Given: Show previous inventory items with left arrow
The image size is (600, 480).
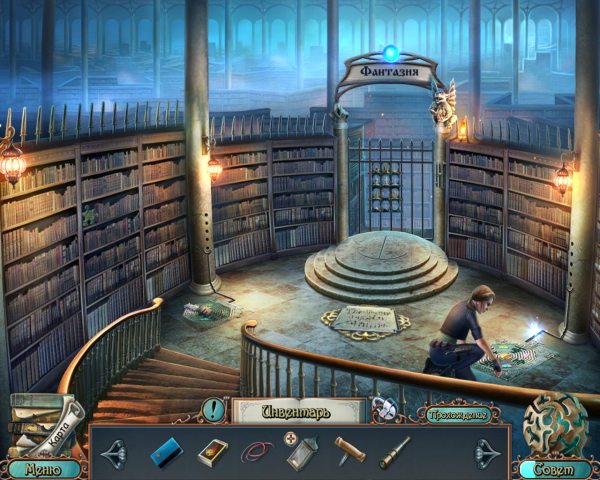Looking at the screenshot, I should 112,452.
